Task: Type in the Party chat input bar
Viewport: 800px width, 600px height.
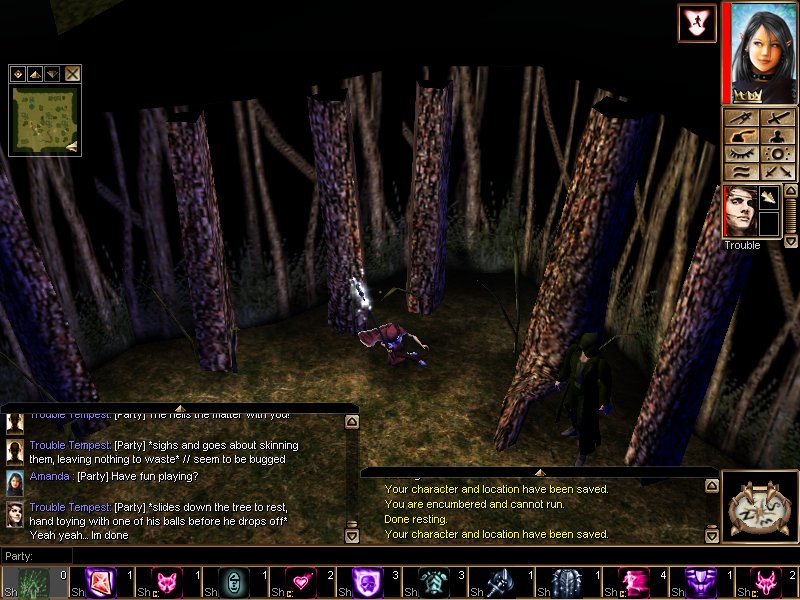Action: [x=200, y=555]
